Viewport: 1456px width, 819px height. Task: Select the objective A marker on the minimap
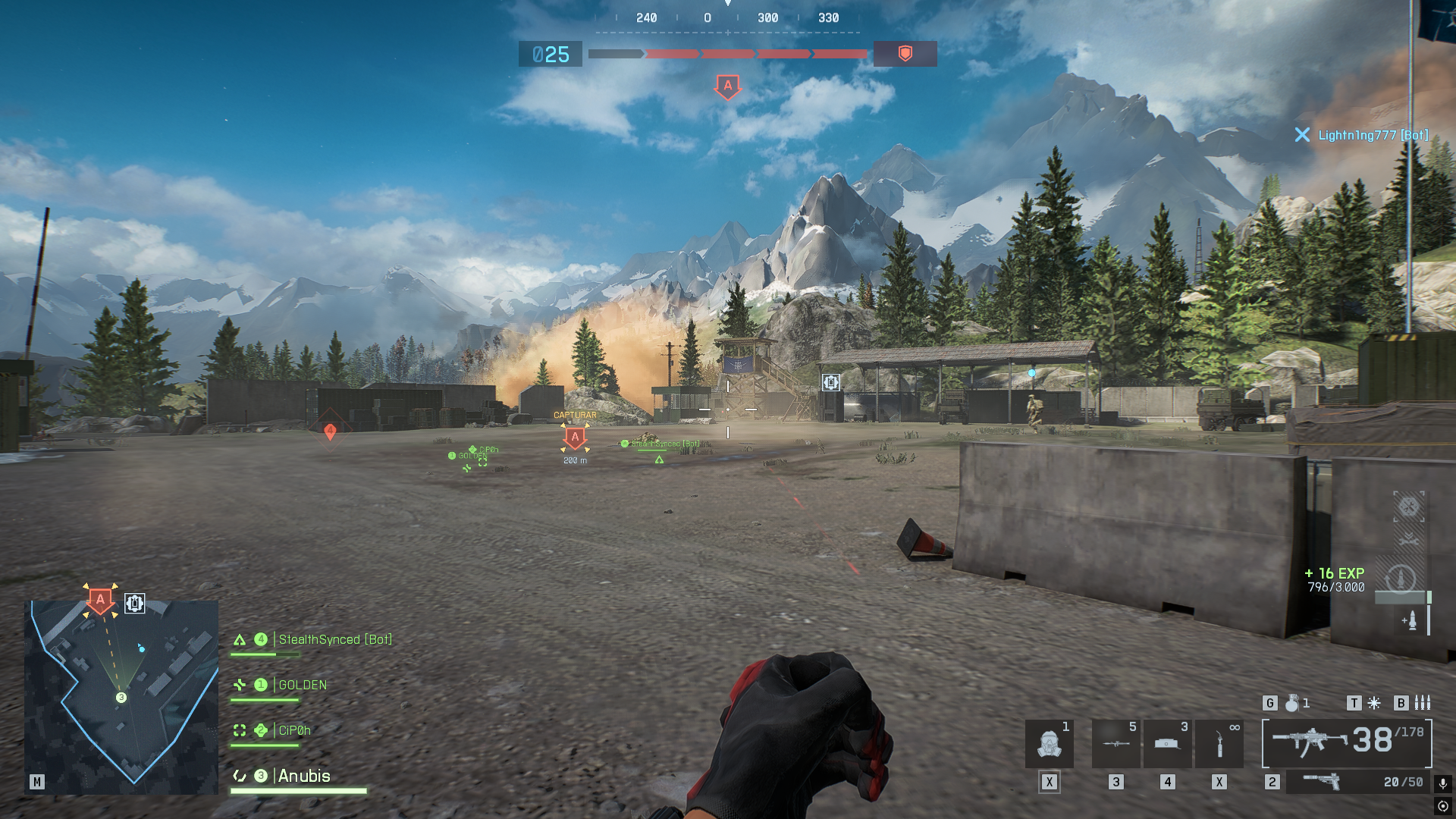point(100,600)
